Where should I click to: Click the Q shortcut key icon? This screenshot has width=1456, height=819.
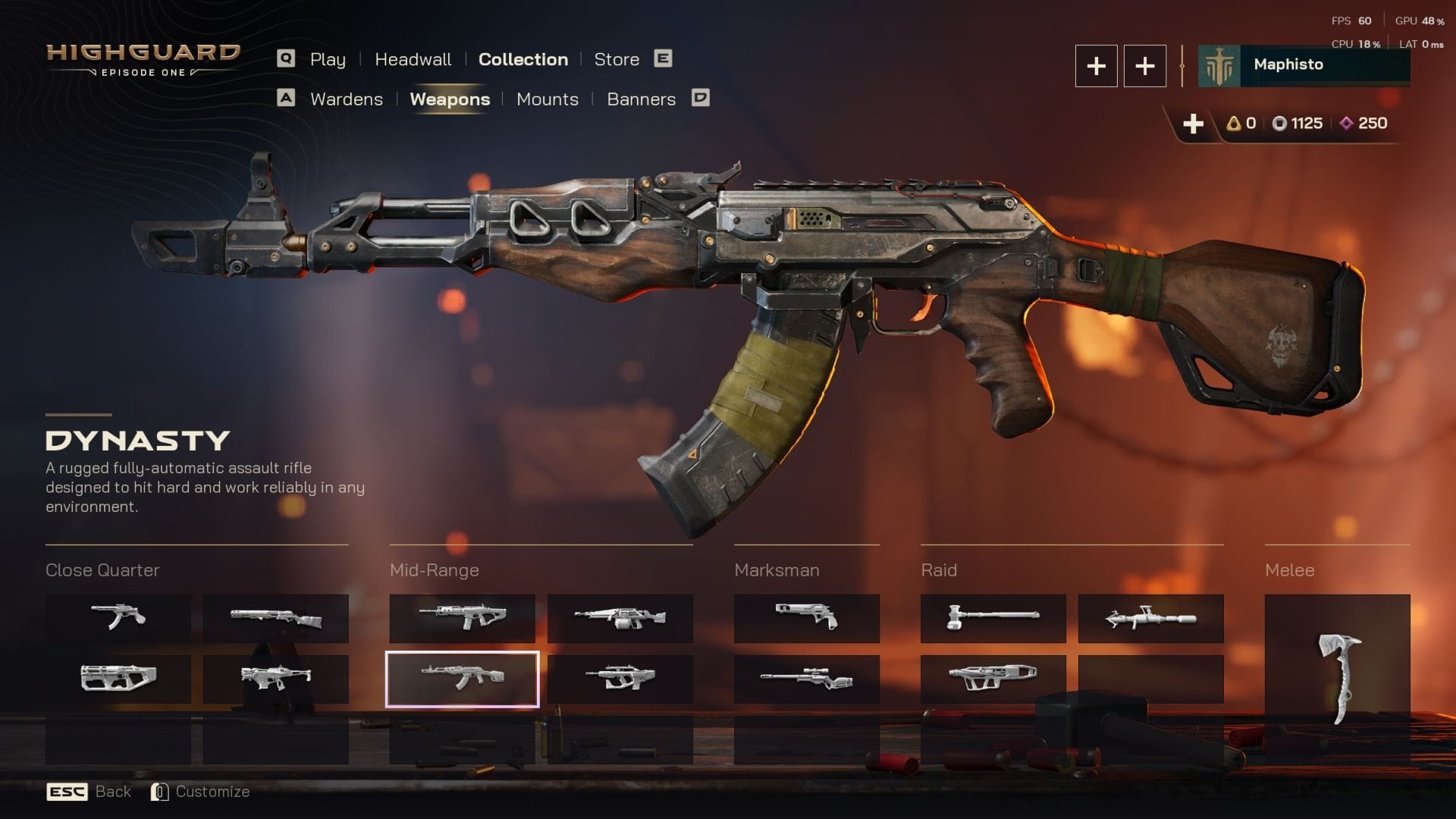coord(286,58)
